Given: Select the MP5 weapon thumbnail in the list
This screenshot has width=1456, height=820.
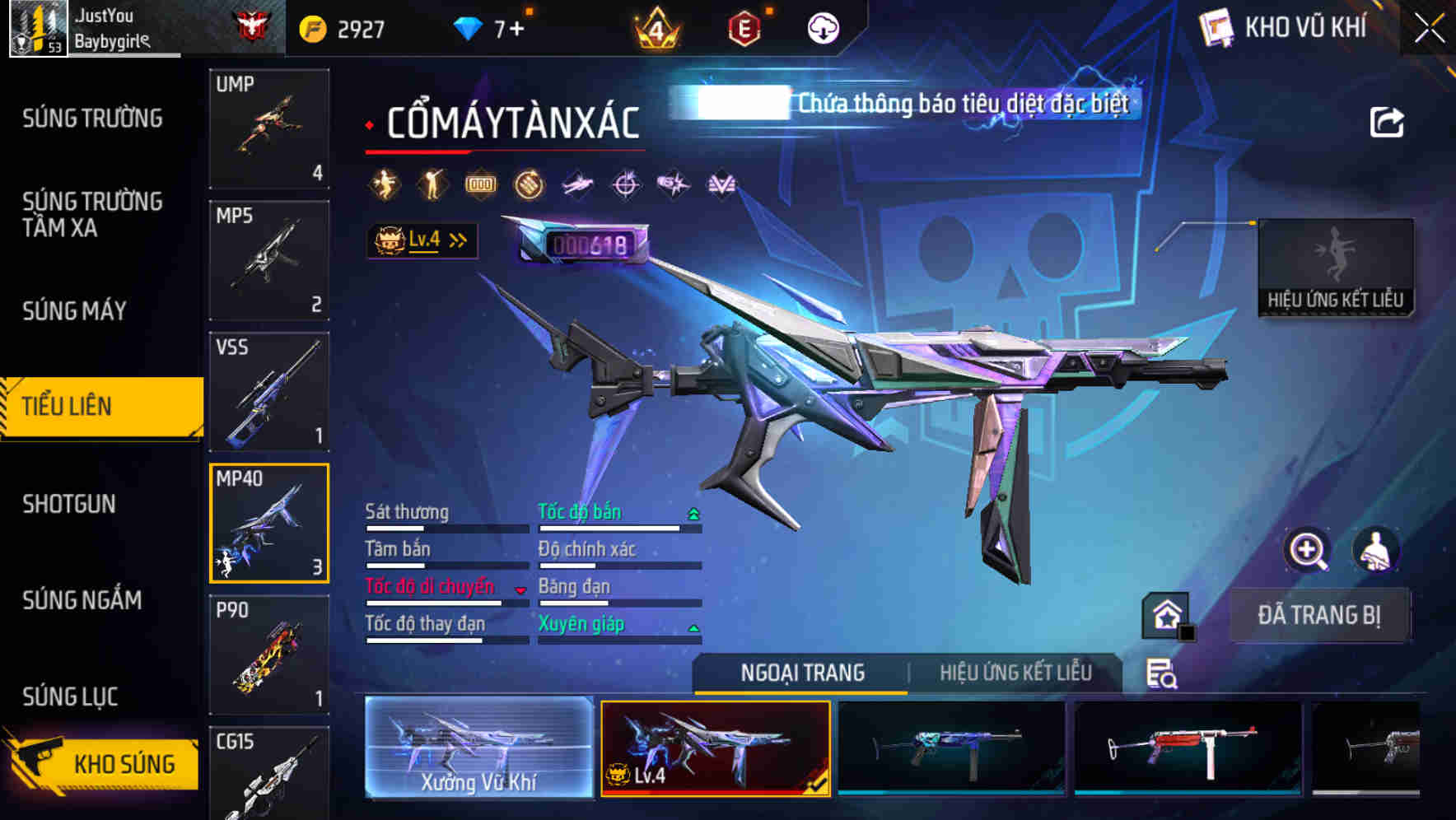Looking at the screenshot, I should (x=269, y=259).
